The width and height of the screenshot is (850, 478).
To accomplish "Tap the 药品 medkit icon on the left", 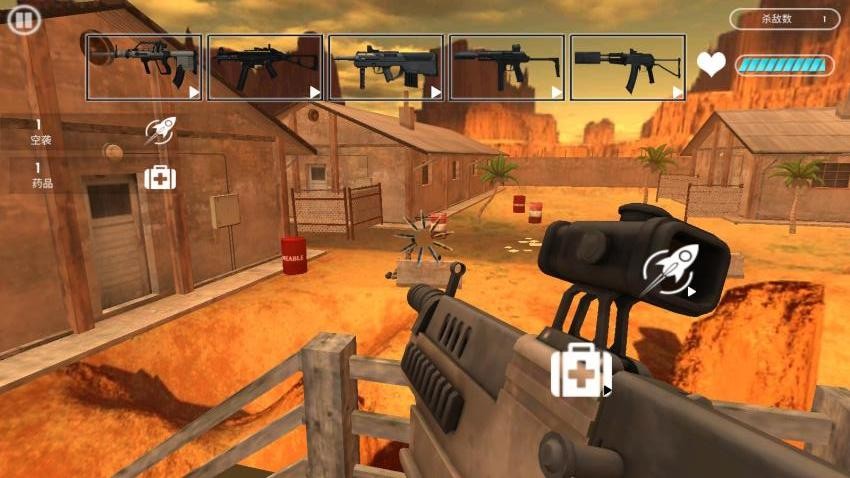I will (x=160, y=177).
